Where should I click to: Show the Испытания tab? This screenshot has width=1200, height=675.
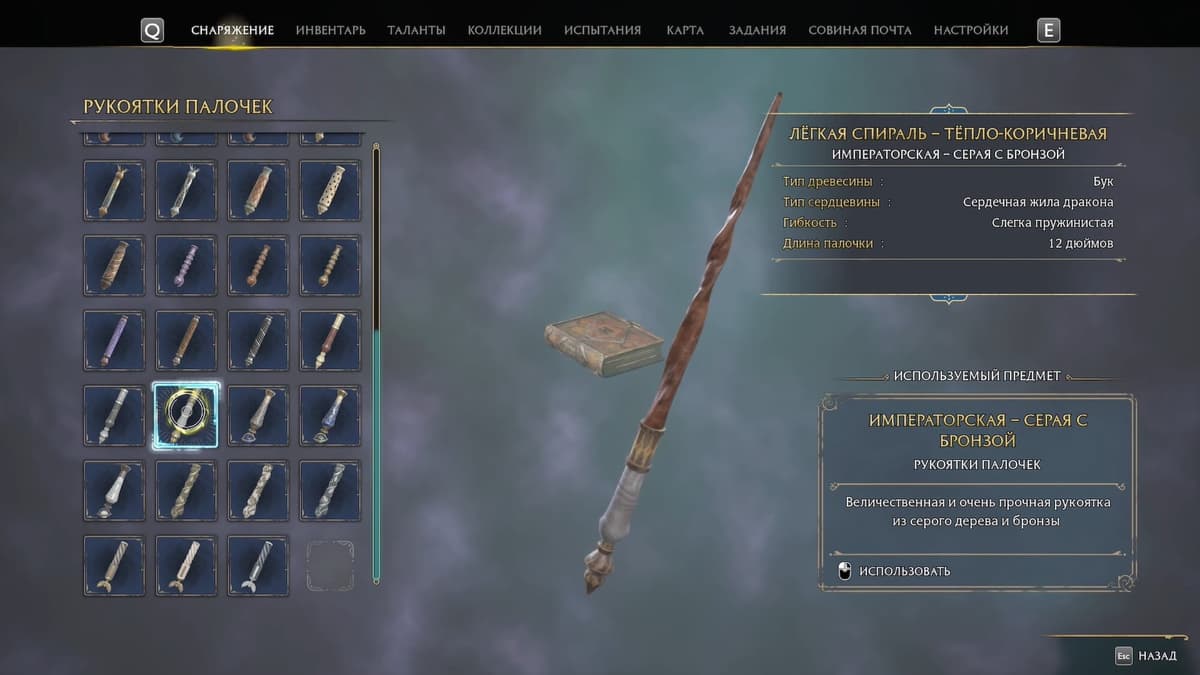[602, 30]
